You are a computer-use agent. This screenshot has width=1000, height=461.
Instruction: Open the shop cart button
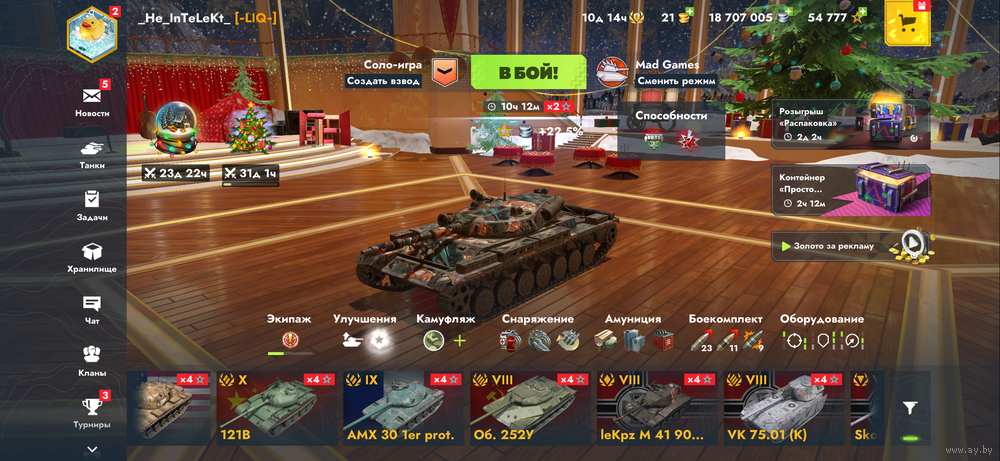click(907, 22)
